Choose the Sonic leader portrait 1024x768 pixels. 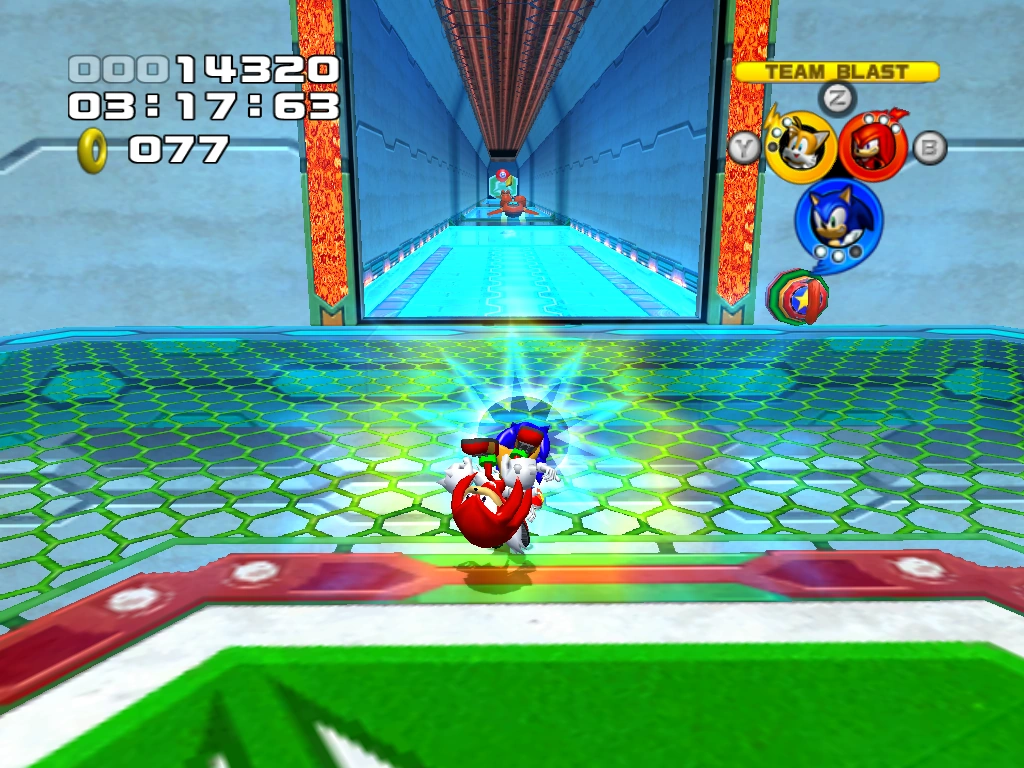[838, 220]
